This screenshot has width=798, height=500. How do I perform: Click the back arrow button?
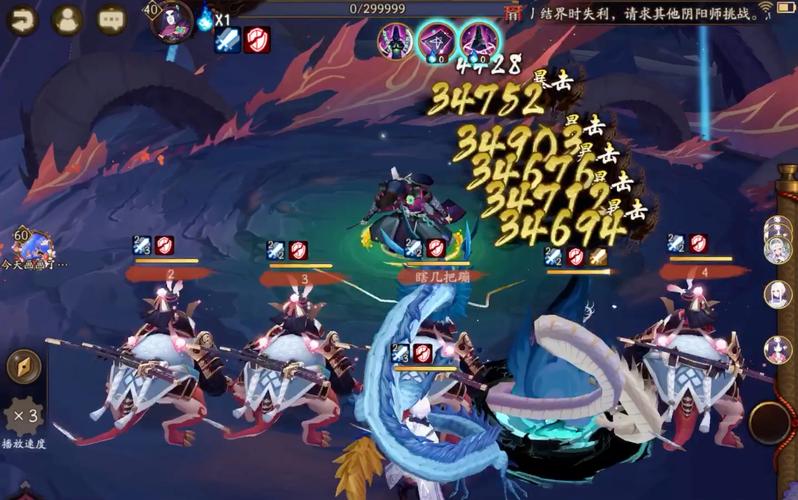pos(22,18)
